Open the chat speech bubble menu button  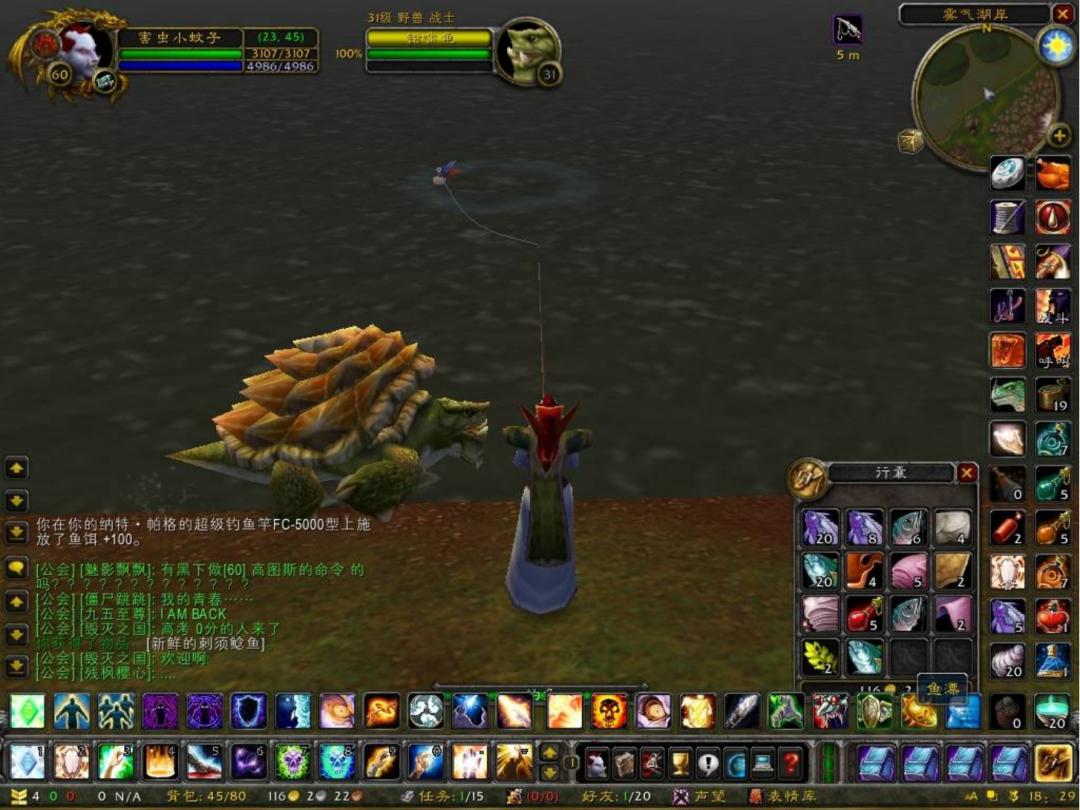pos(17,568)
